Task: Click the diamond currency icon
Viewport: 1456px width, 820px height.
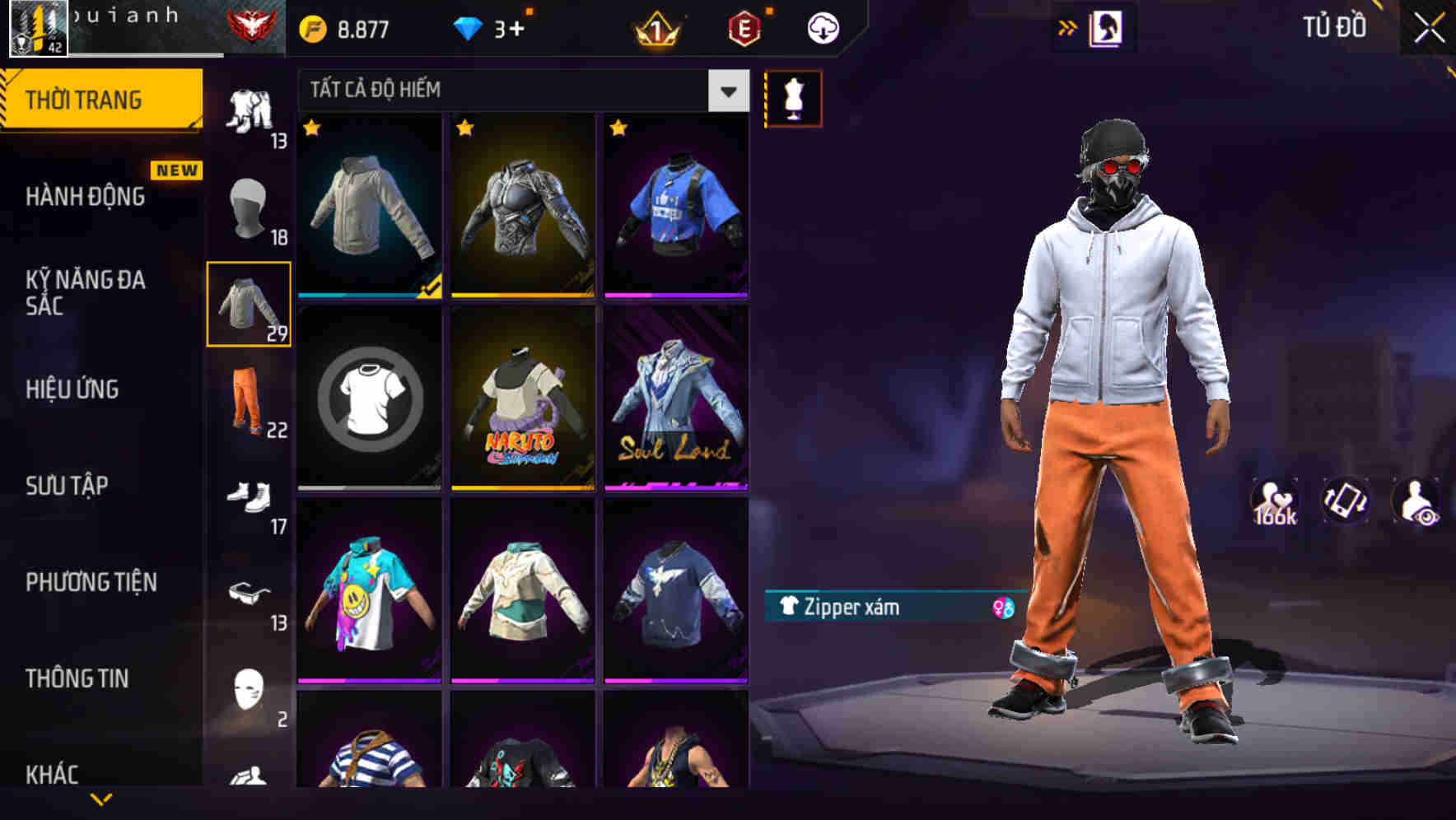Action: [x=469, y=27]
